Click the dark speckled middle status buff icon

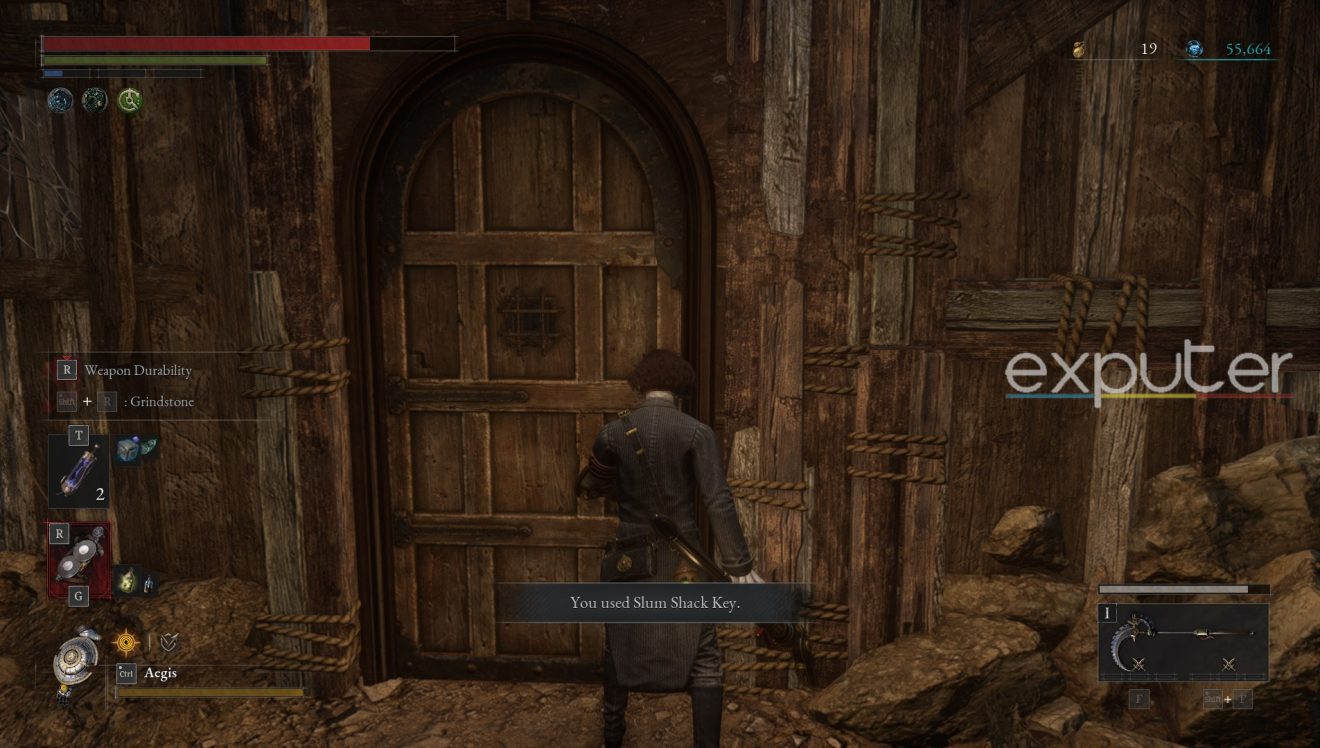pos(94,100)
